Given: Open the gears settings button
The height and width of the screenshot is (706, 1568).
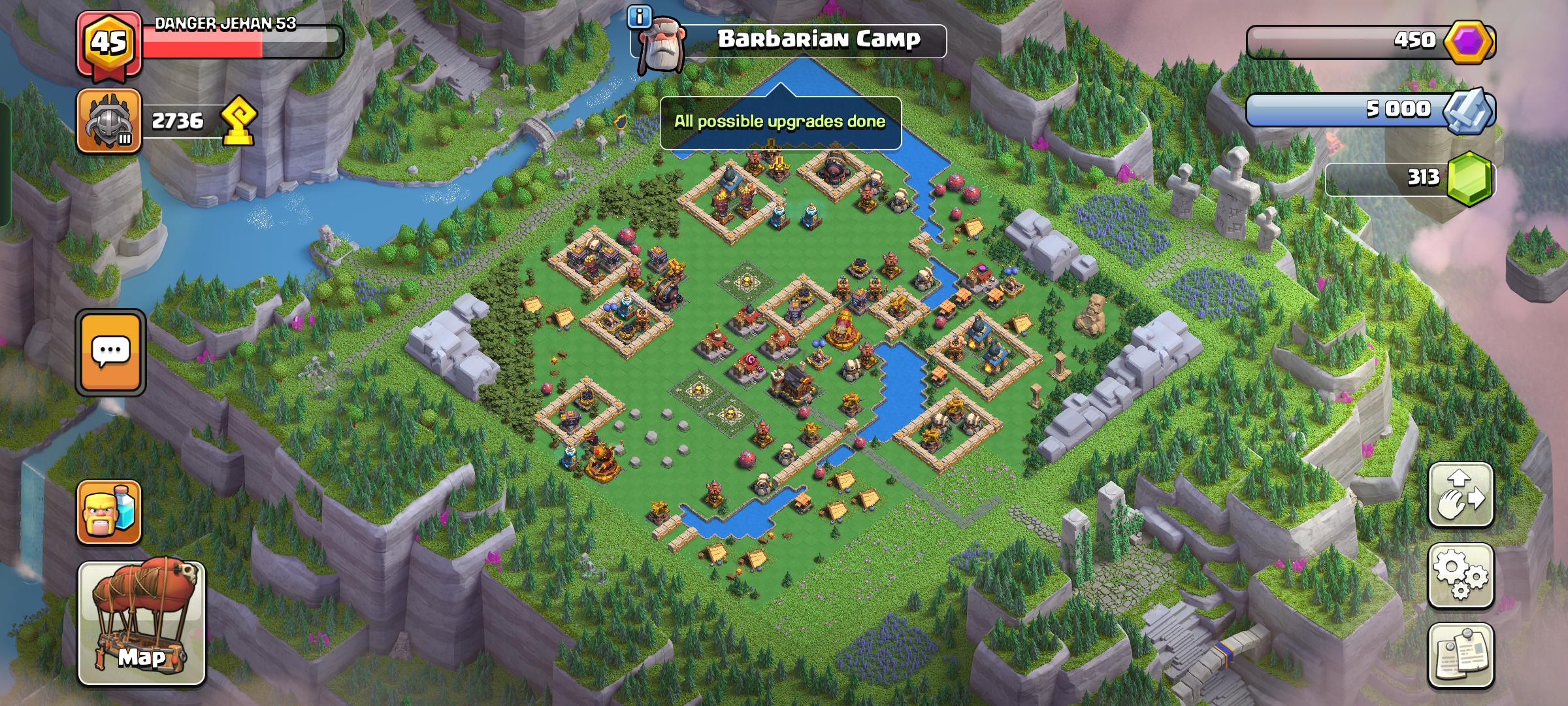Looking at the screenshot, I should [1461, 575].
